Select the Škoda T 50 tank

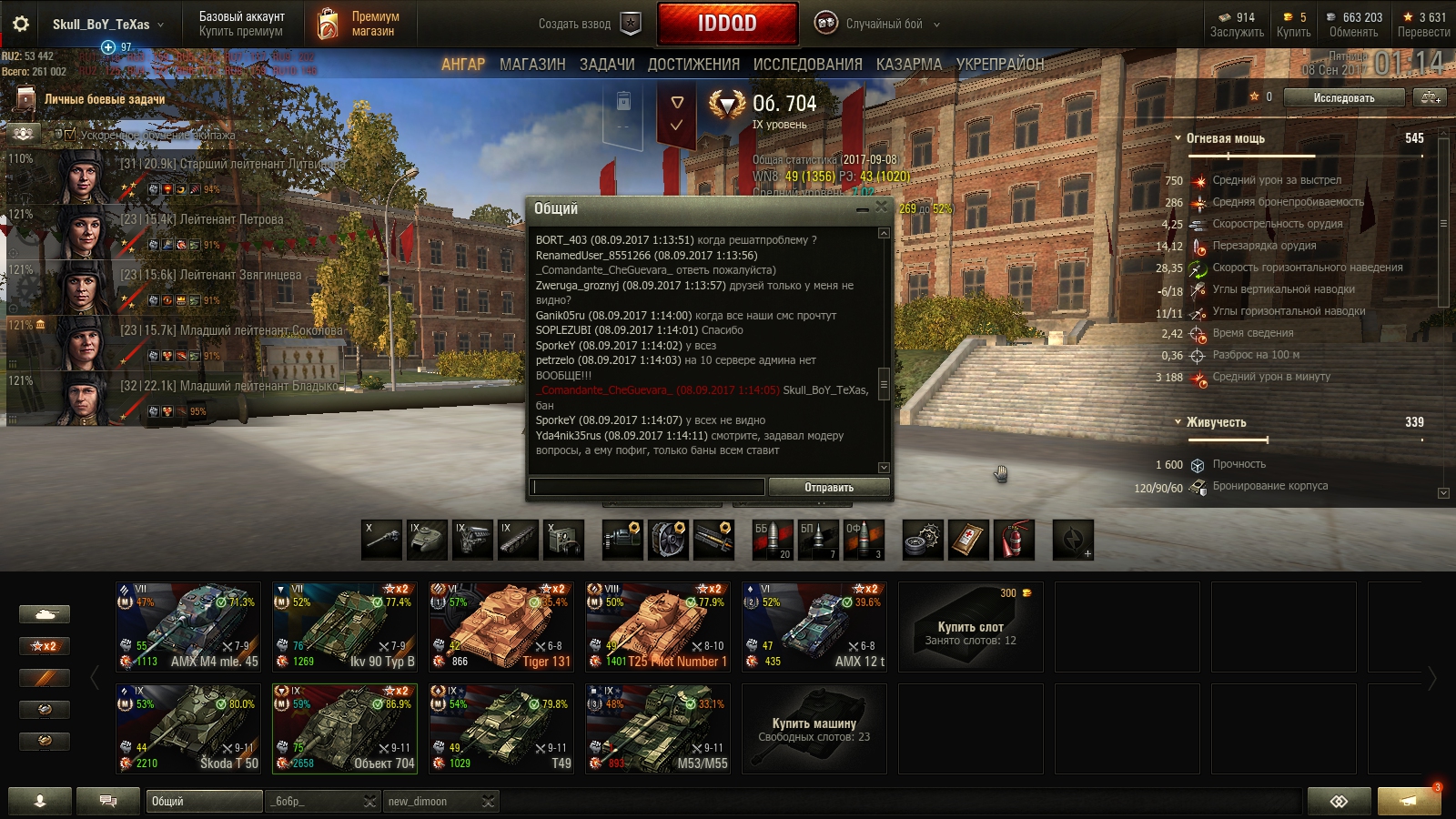(188, 729)
